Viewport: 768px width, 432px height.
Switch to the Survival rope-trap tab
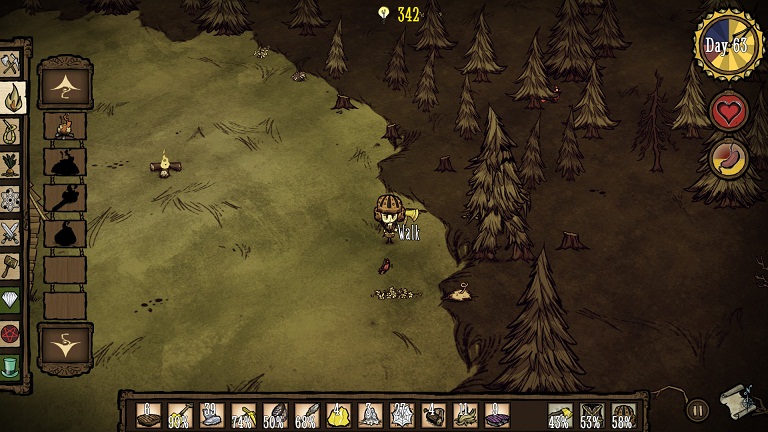point(11,132)
